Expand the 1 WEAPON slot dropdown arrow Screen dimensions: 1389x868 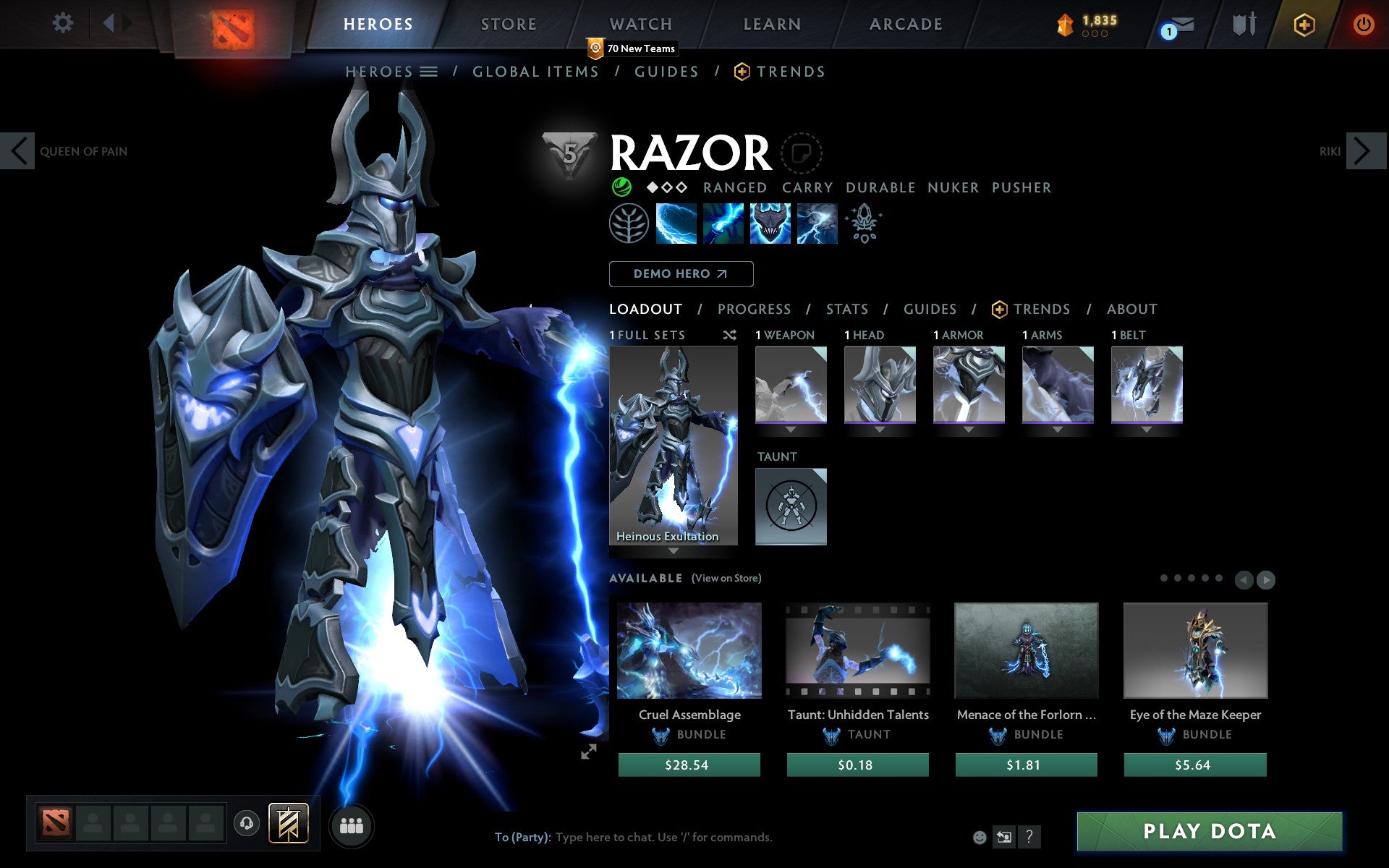pyautogui.click(x=790, y=428)
